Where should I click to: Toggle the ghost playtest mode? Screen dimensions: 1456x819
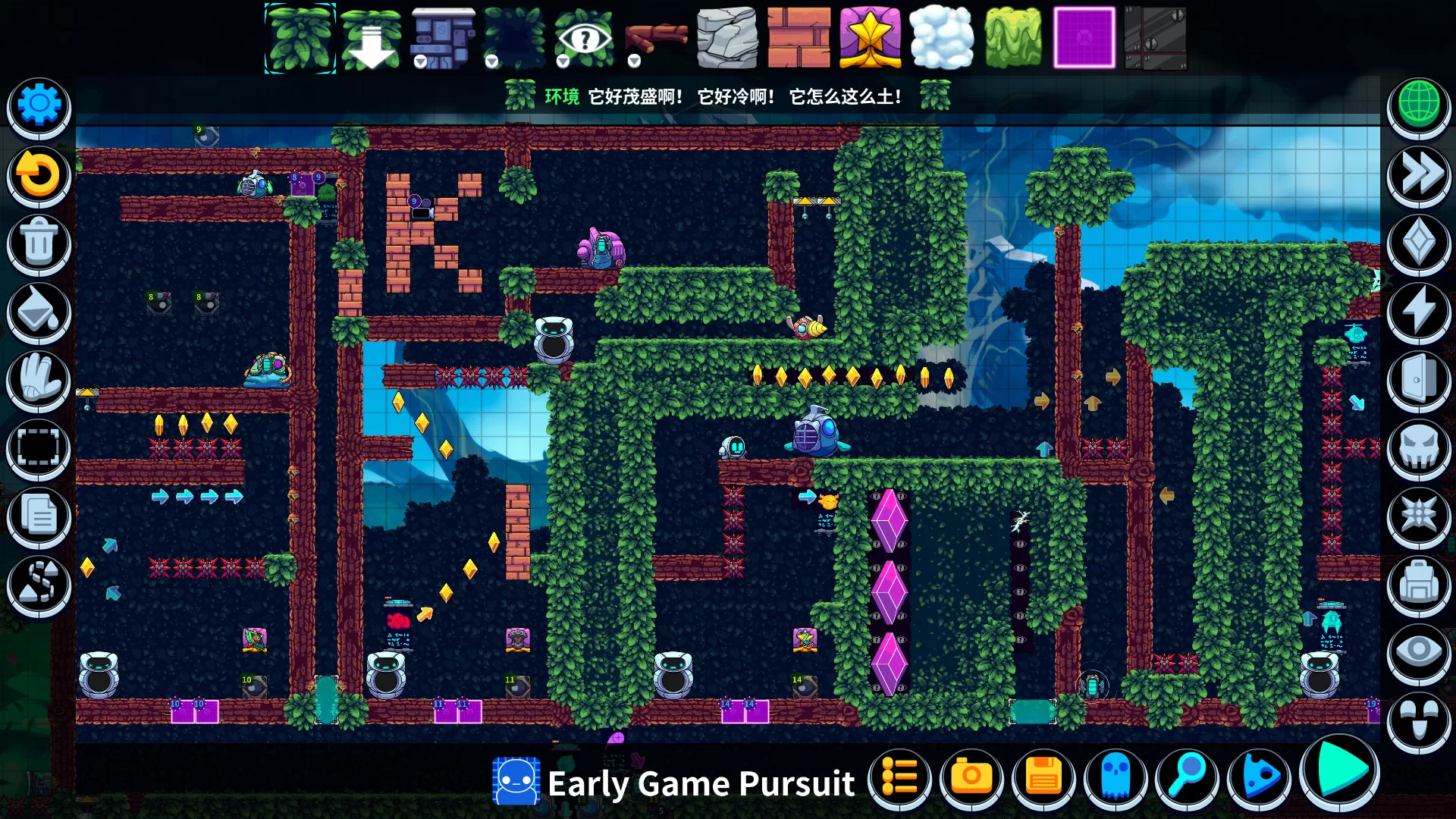point(1116,777)
